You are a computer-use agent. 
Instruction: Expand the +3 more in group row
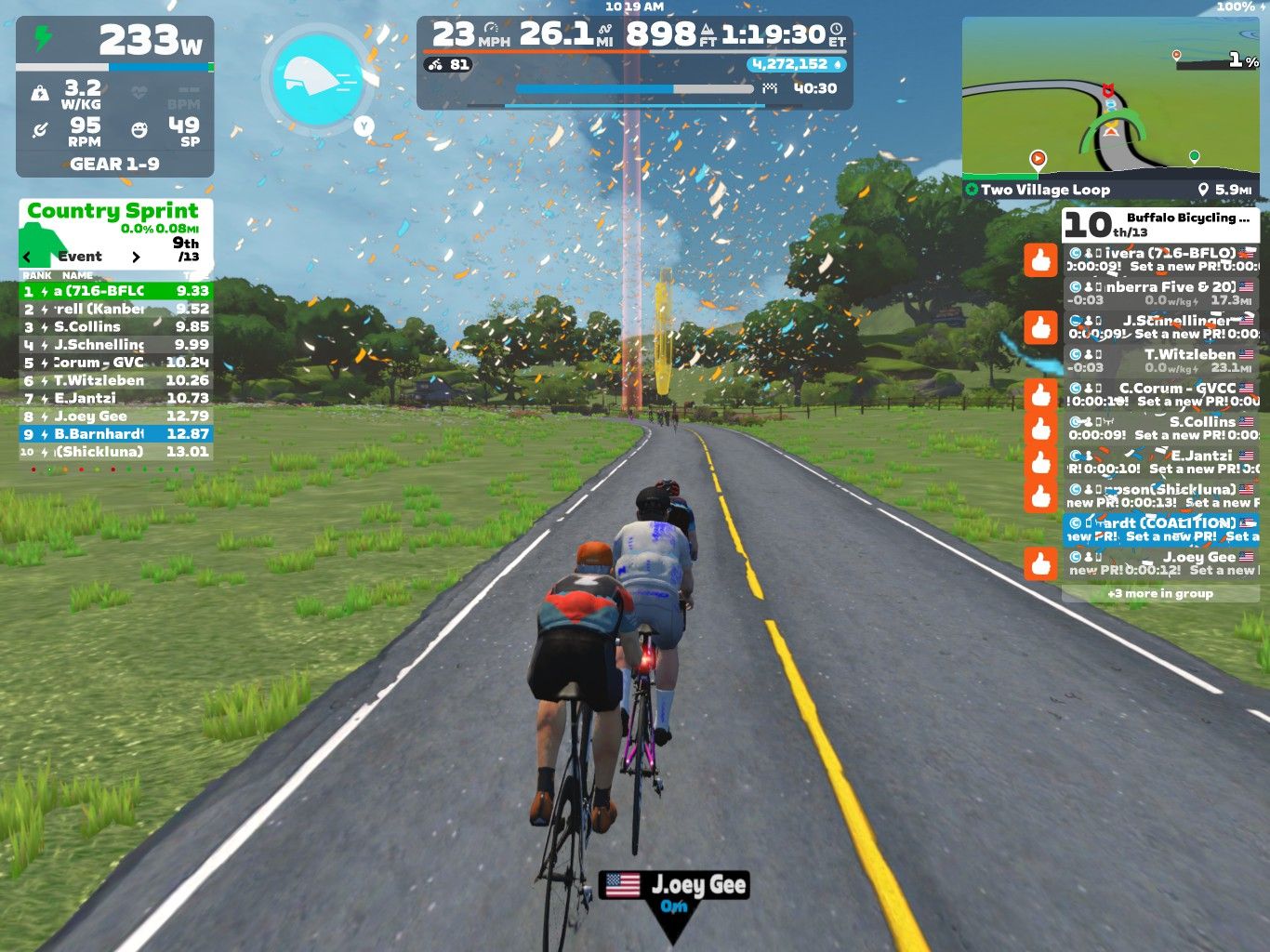coord(1160,593)
